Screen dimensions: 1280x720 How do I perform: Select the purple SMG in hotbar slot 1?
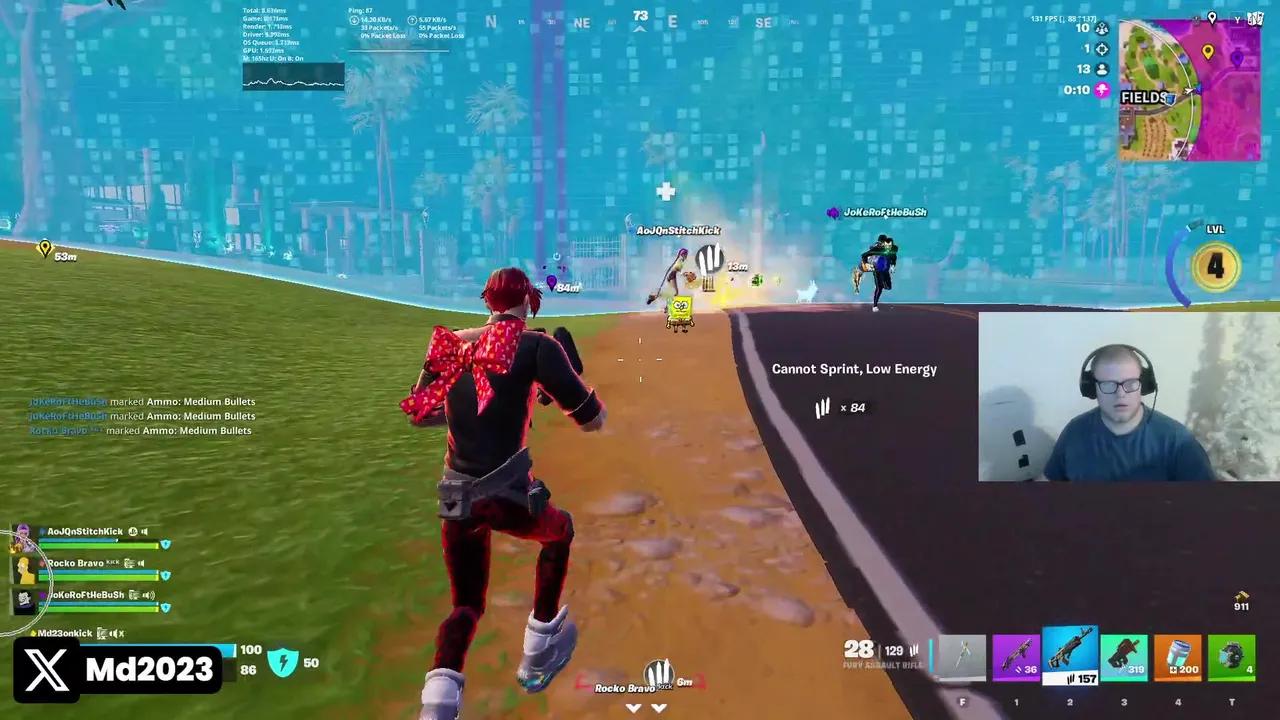click(1015, 655)
